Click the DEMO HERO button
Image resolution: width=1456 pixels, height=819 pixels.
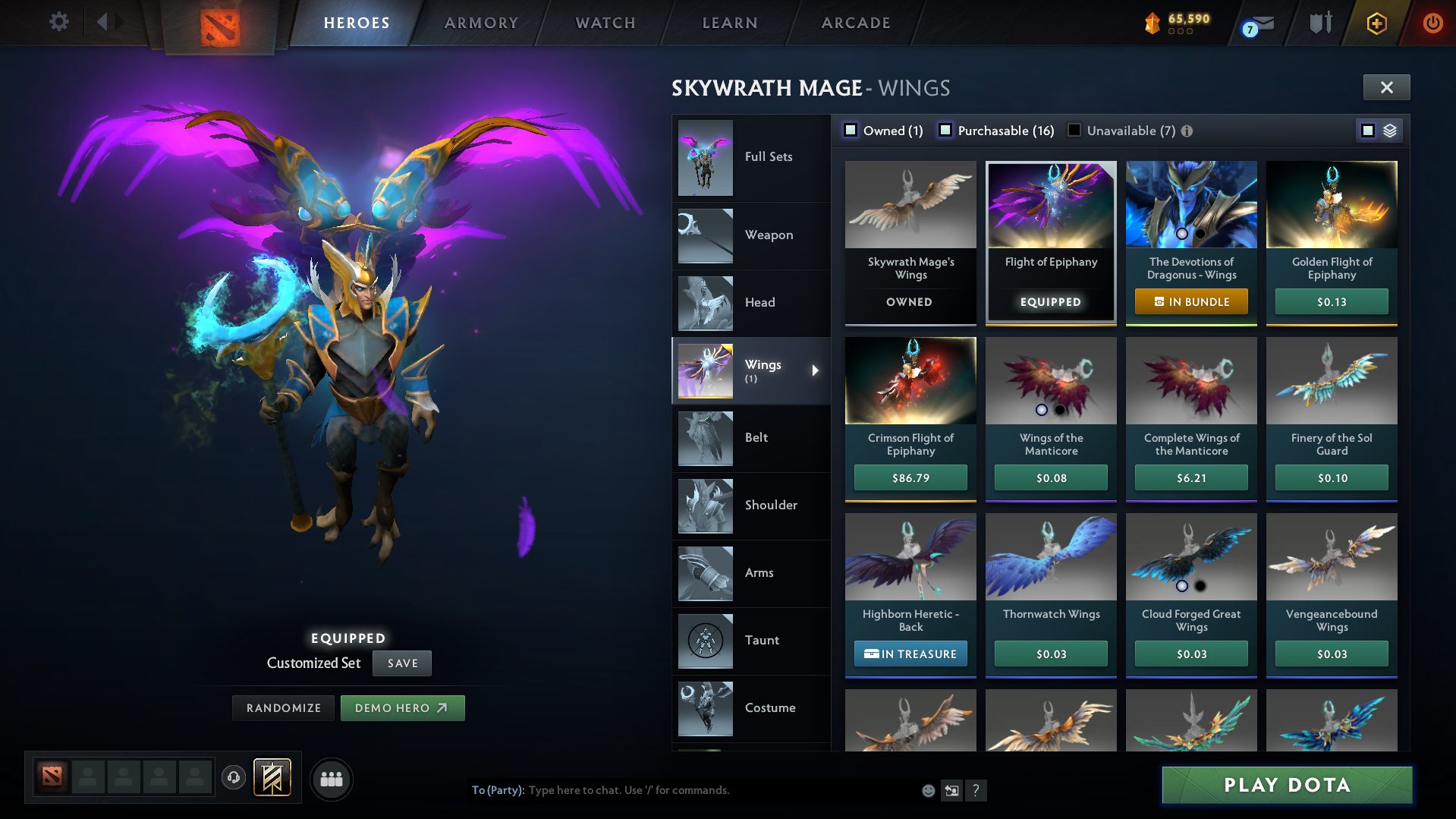(x=402, y=707)
